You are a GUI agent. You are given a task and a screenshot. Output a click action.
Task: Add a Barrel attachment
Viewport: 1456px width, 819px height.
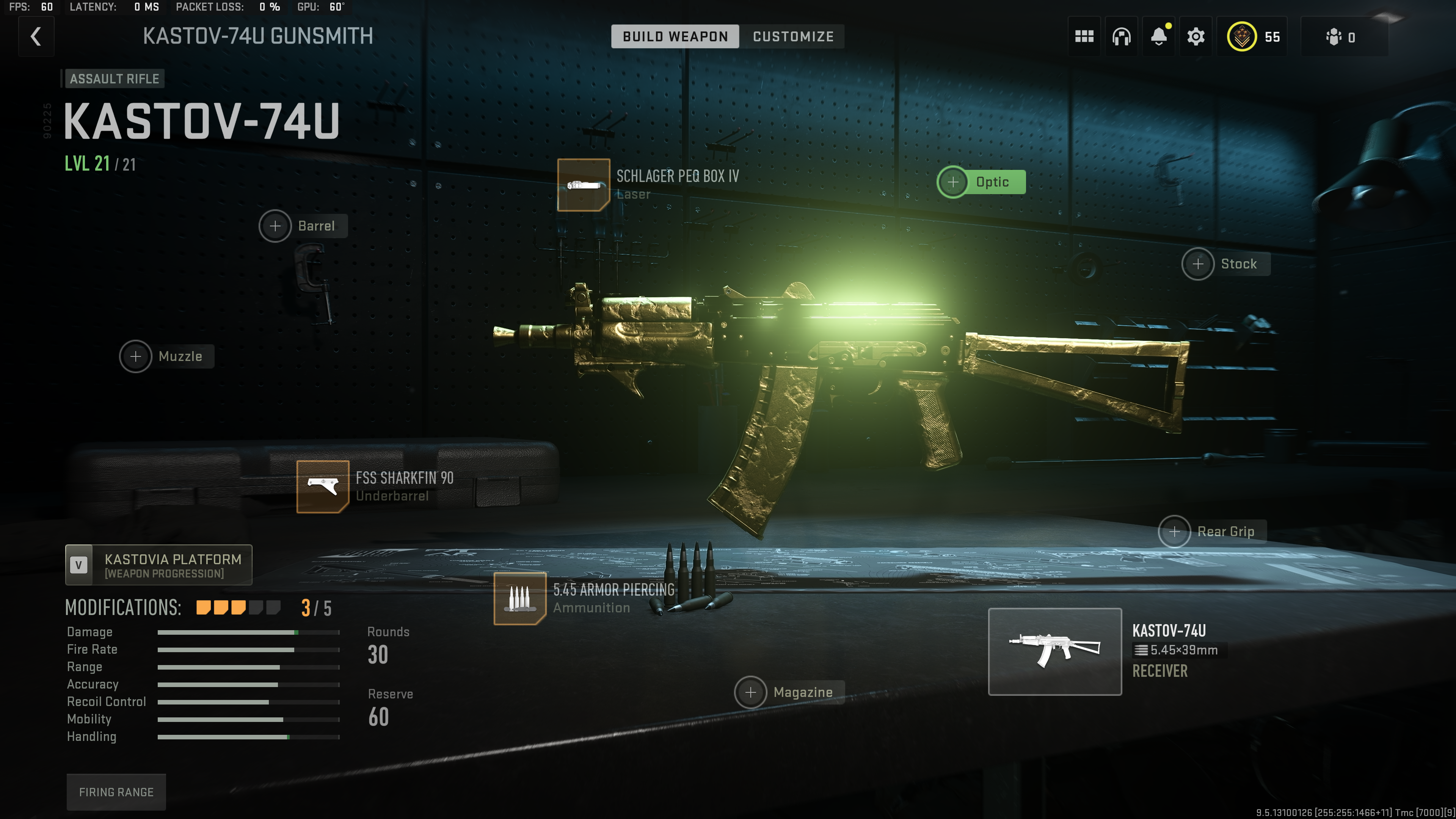click(275, 226)
